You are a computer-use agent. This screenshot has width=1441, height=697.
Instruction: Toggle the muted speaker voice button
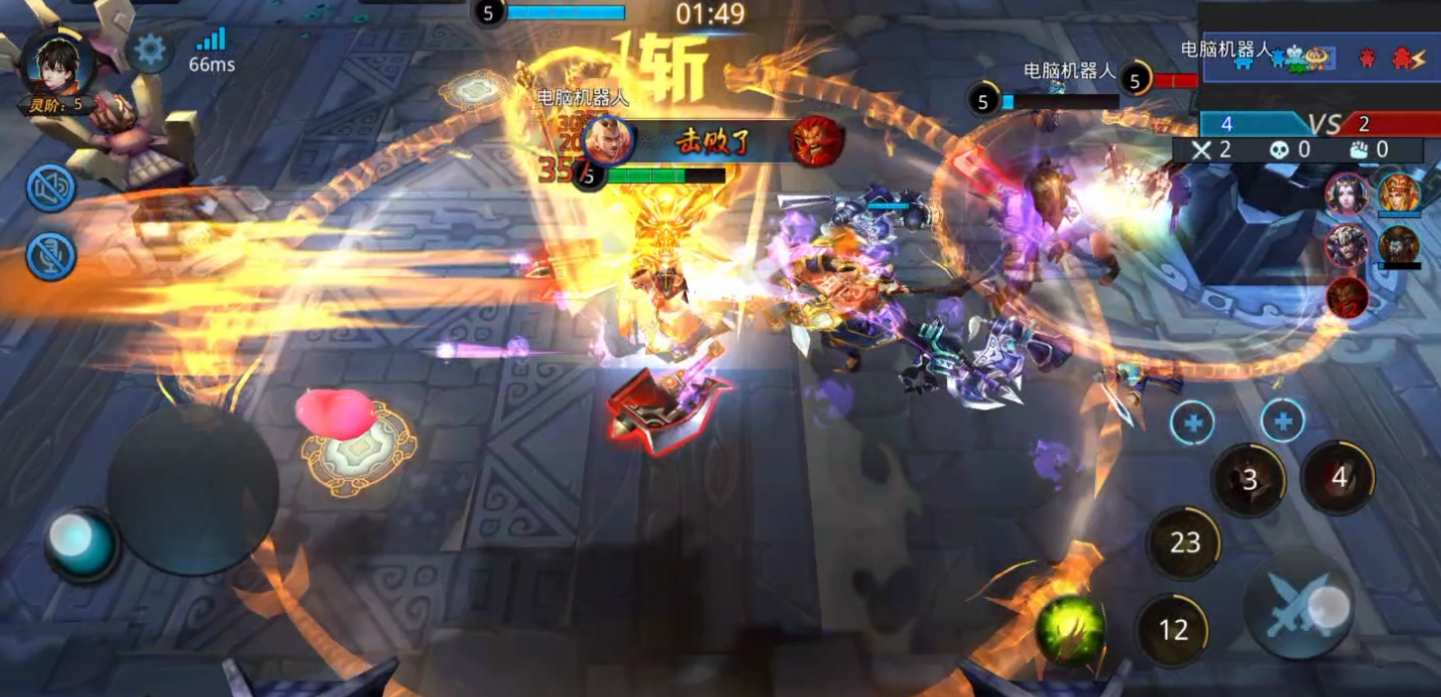[x=51, y=189]
